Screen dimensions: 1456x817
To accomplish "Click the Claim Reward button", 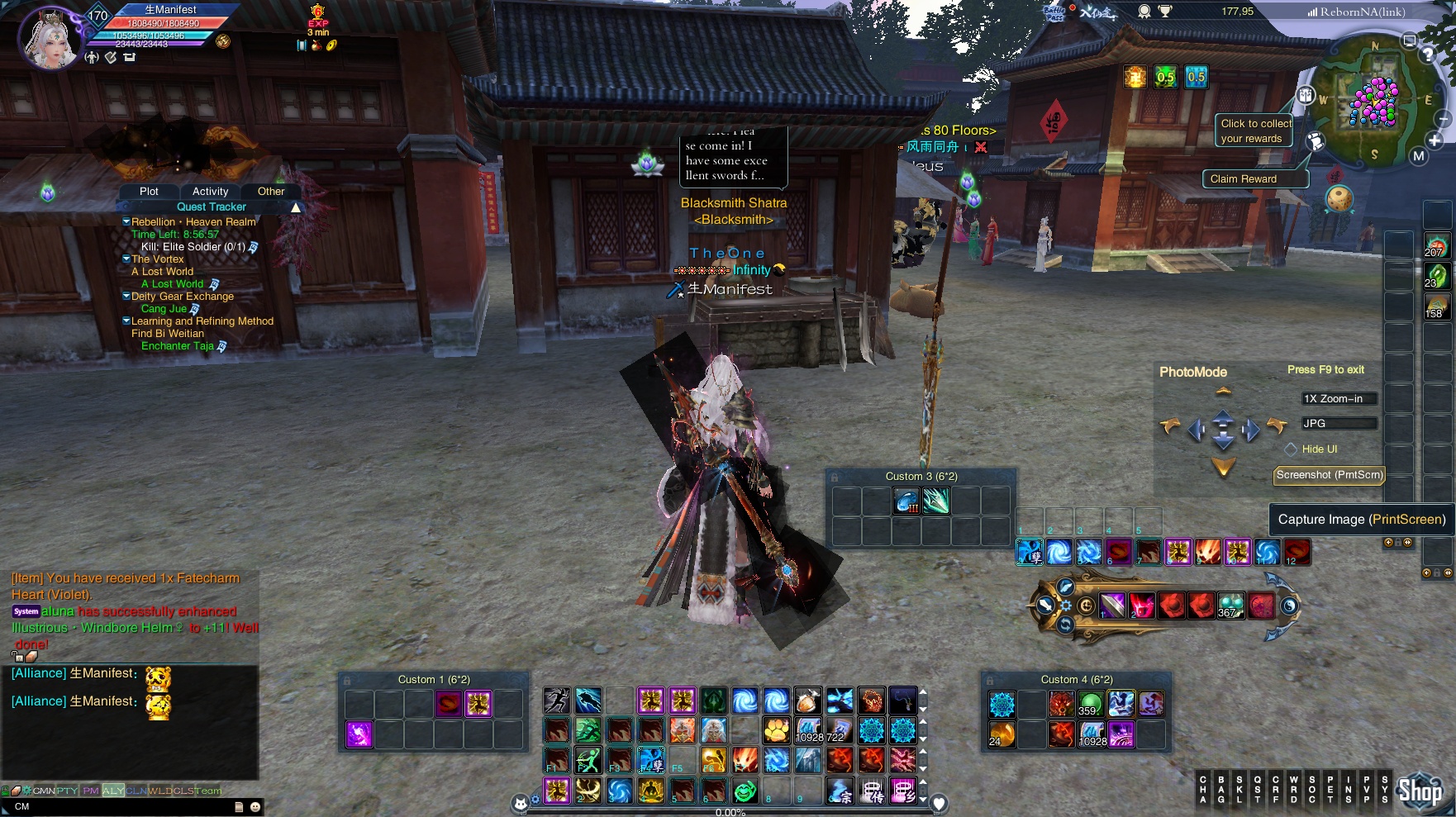I will tap(1243, 179).
